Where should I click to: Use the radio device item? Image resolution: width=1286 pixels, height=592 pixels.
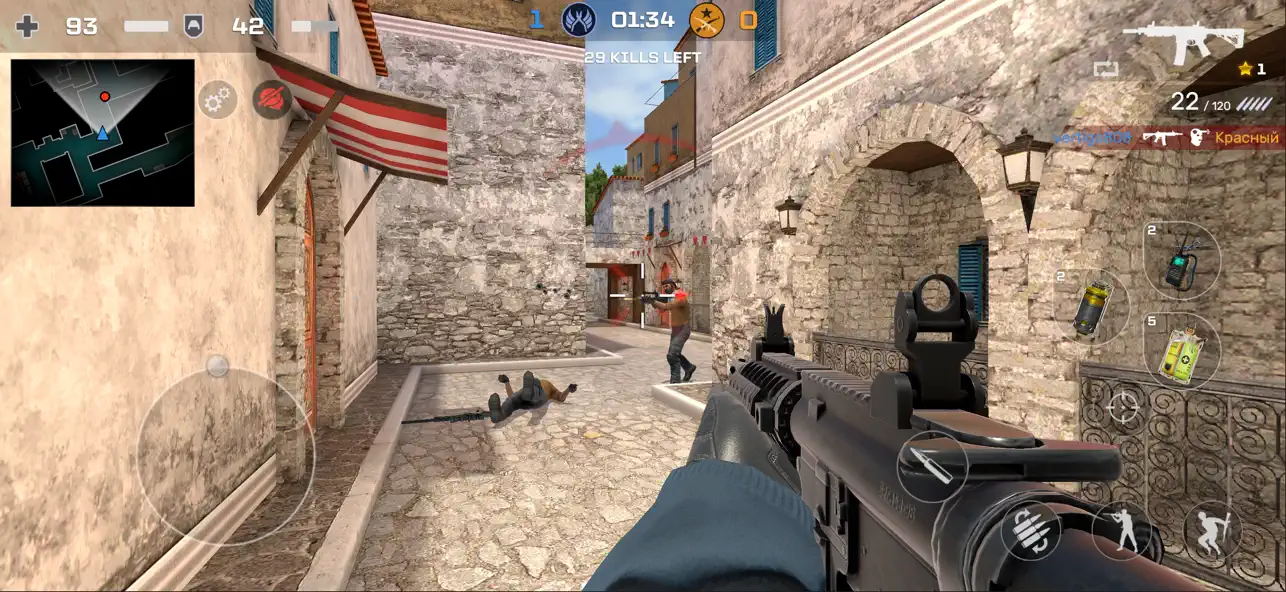coord(1181,260)
